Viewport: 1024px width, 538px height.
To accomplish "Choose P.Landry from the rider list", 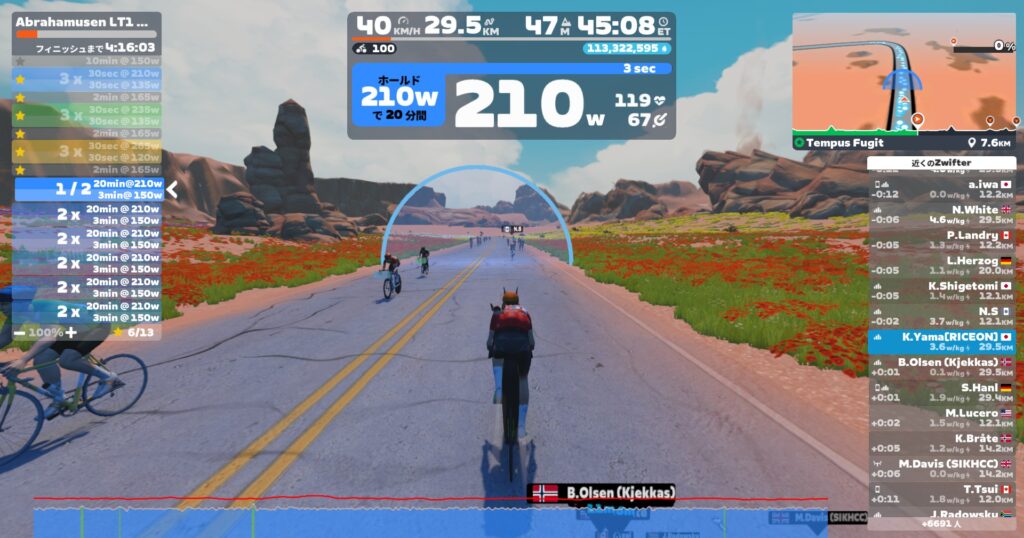I will pos(942,239).
